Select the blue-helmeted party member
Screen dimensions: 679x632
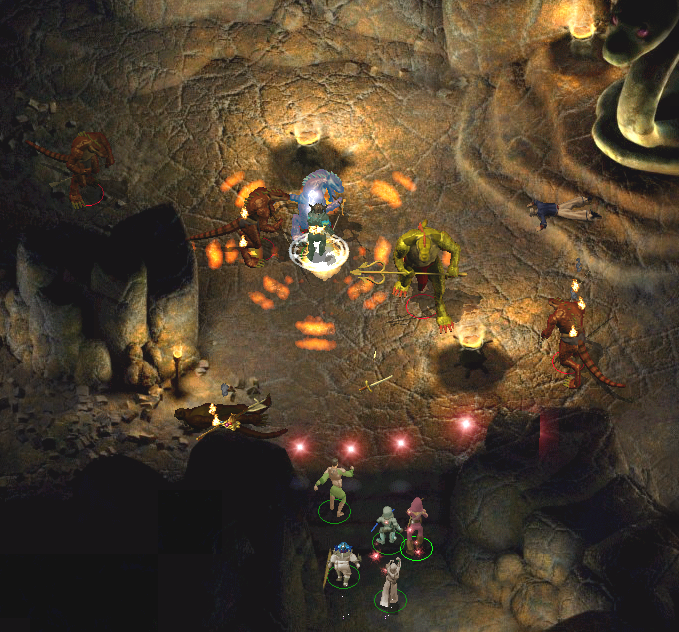pos(343,564)
